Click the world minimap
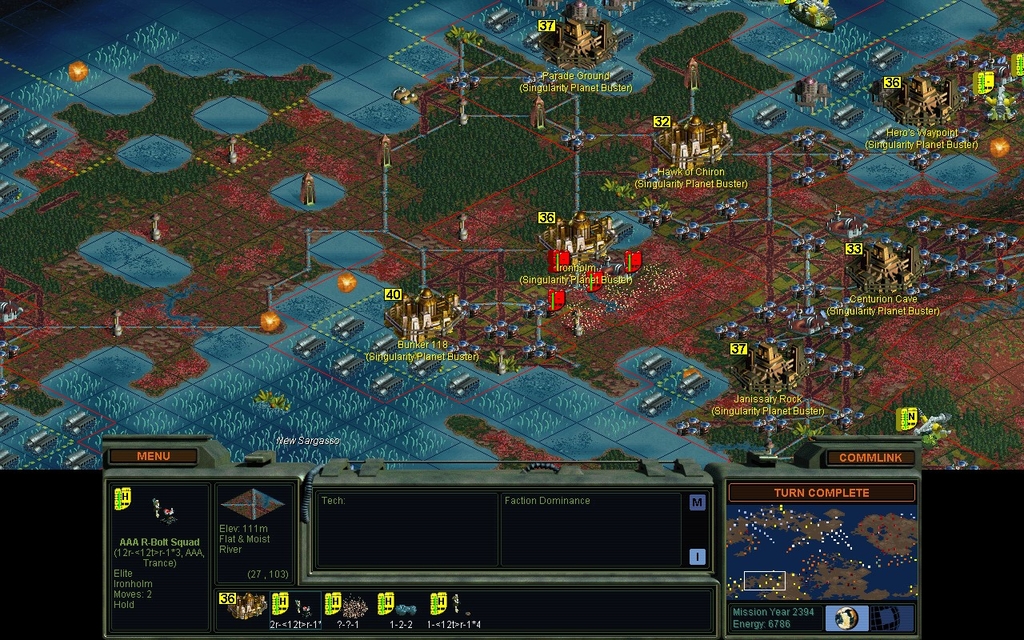This screenshot has width=1024, height=640. pyautogui.click(x=820, y=552)
